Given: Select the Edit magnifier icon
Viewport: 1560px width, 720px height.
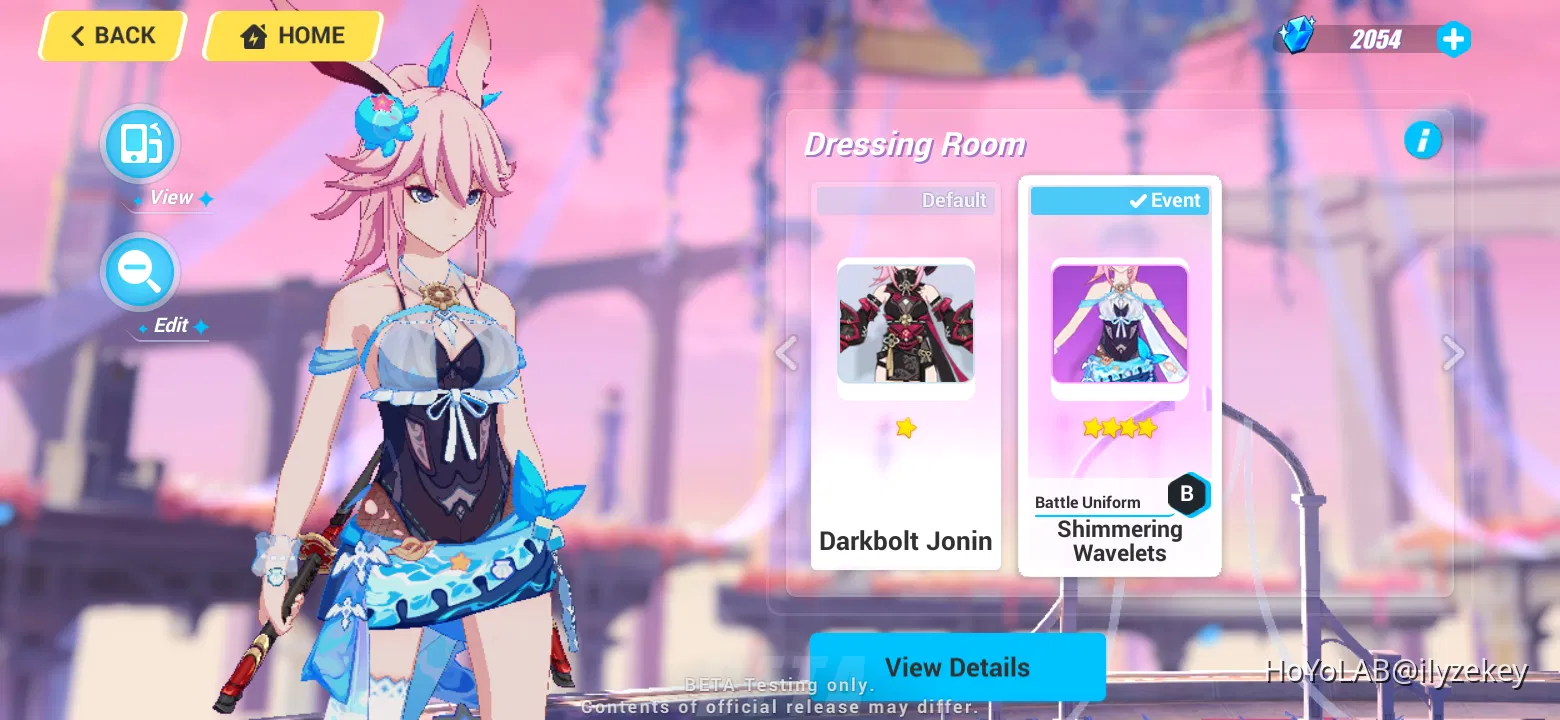Looking at the screenshot, I should pyautogui.click(x=139, y=271).
